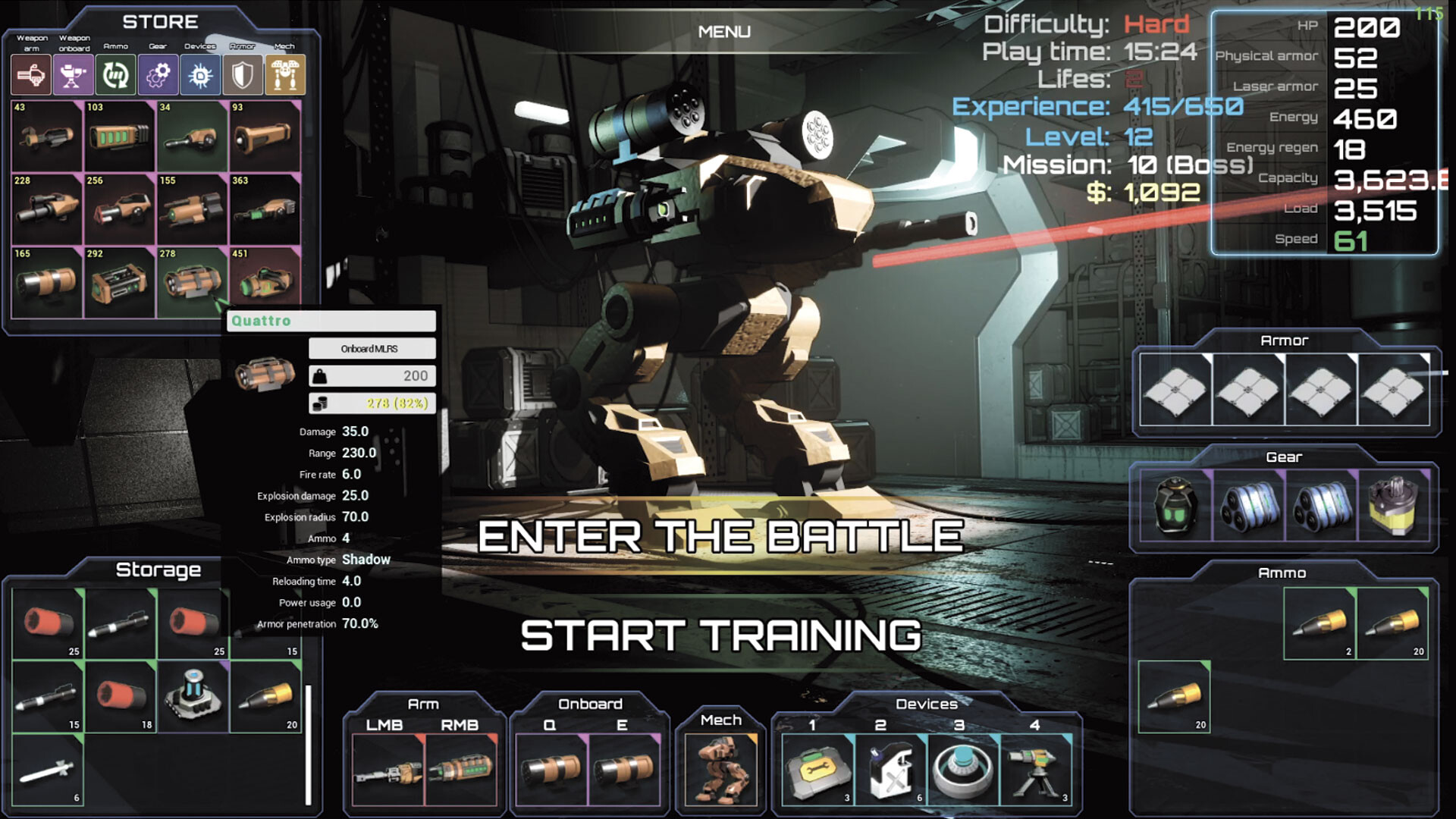This screenshot has height=819, width=1456.
Task: Open the Mech category icon in the store
Action: [x=284, y=74]
